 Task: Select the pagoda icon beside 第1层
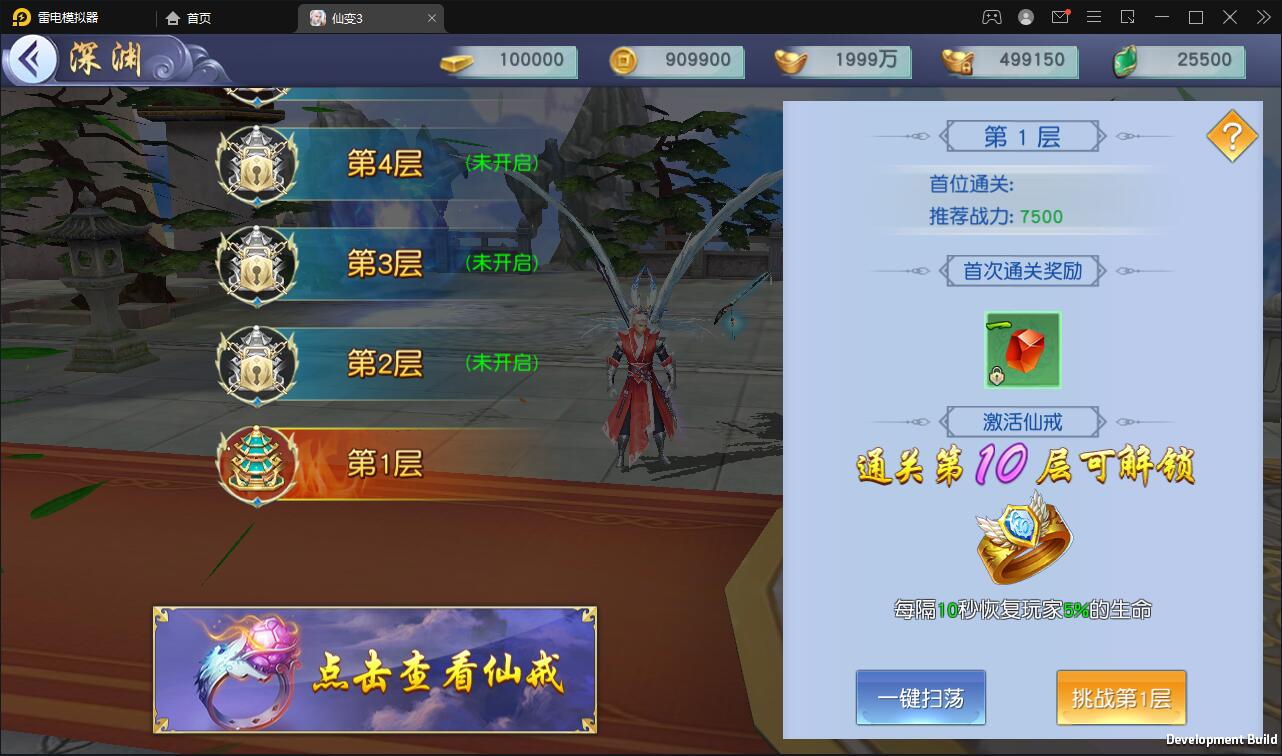[x=258, y=463]
